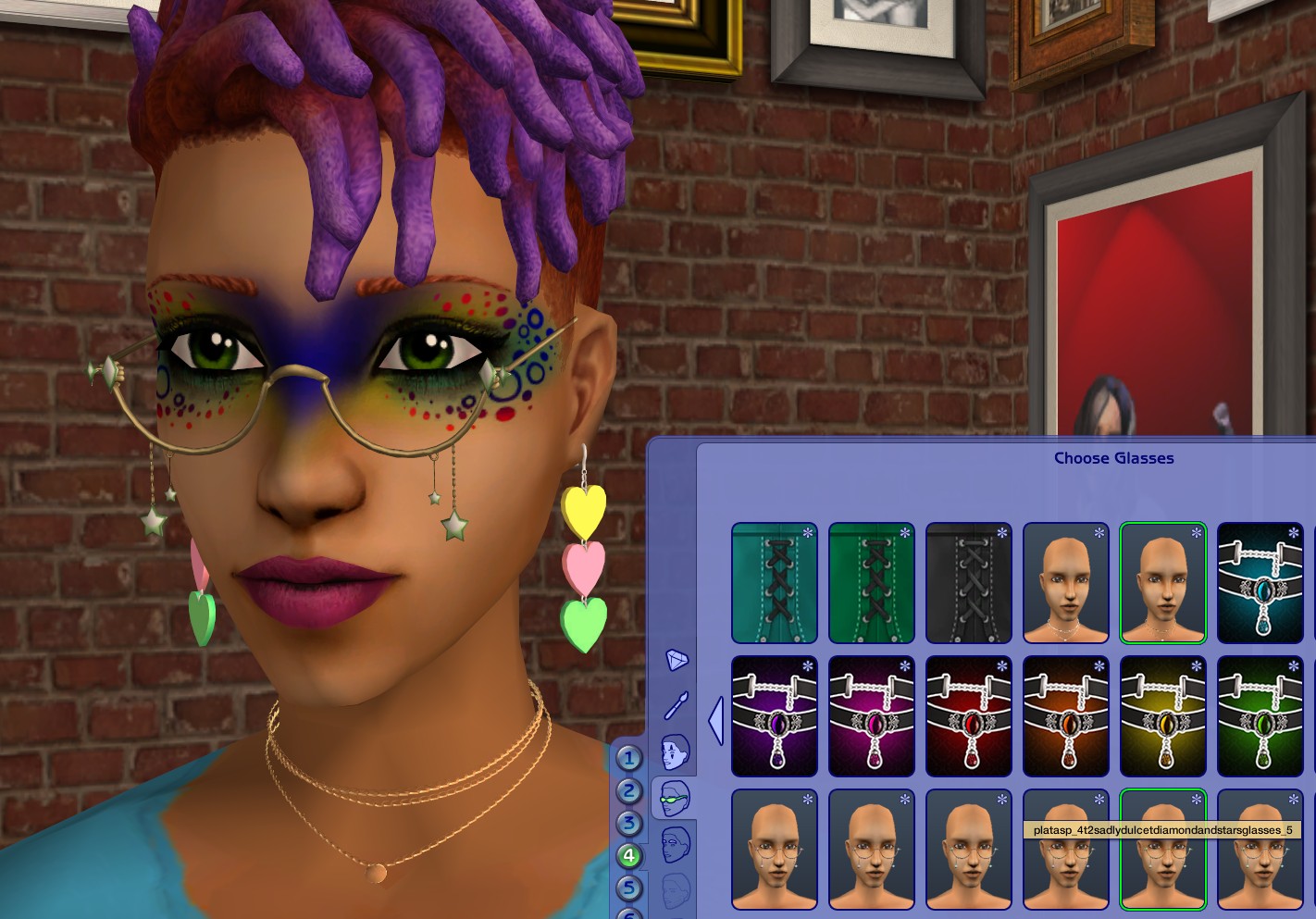Screen dimensions: 1316x919
Task: Select the diamond jewelry accessory icon
Action: click(676, 660)
